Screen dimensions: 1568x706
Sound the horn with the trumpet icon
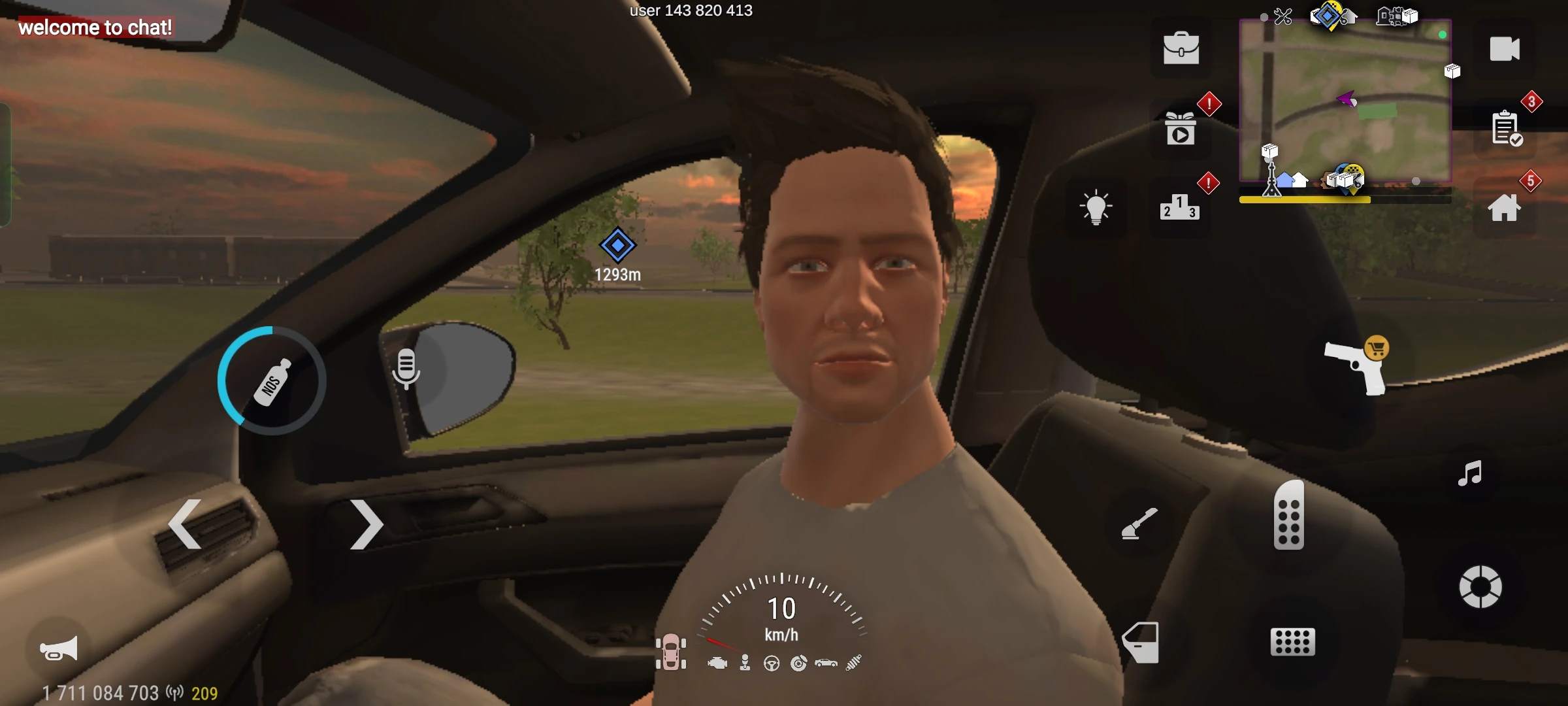click(x=57, y=647)
